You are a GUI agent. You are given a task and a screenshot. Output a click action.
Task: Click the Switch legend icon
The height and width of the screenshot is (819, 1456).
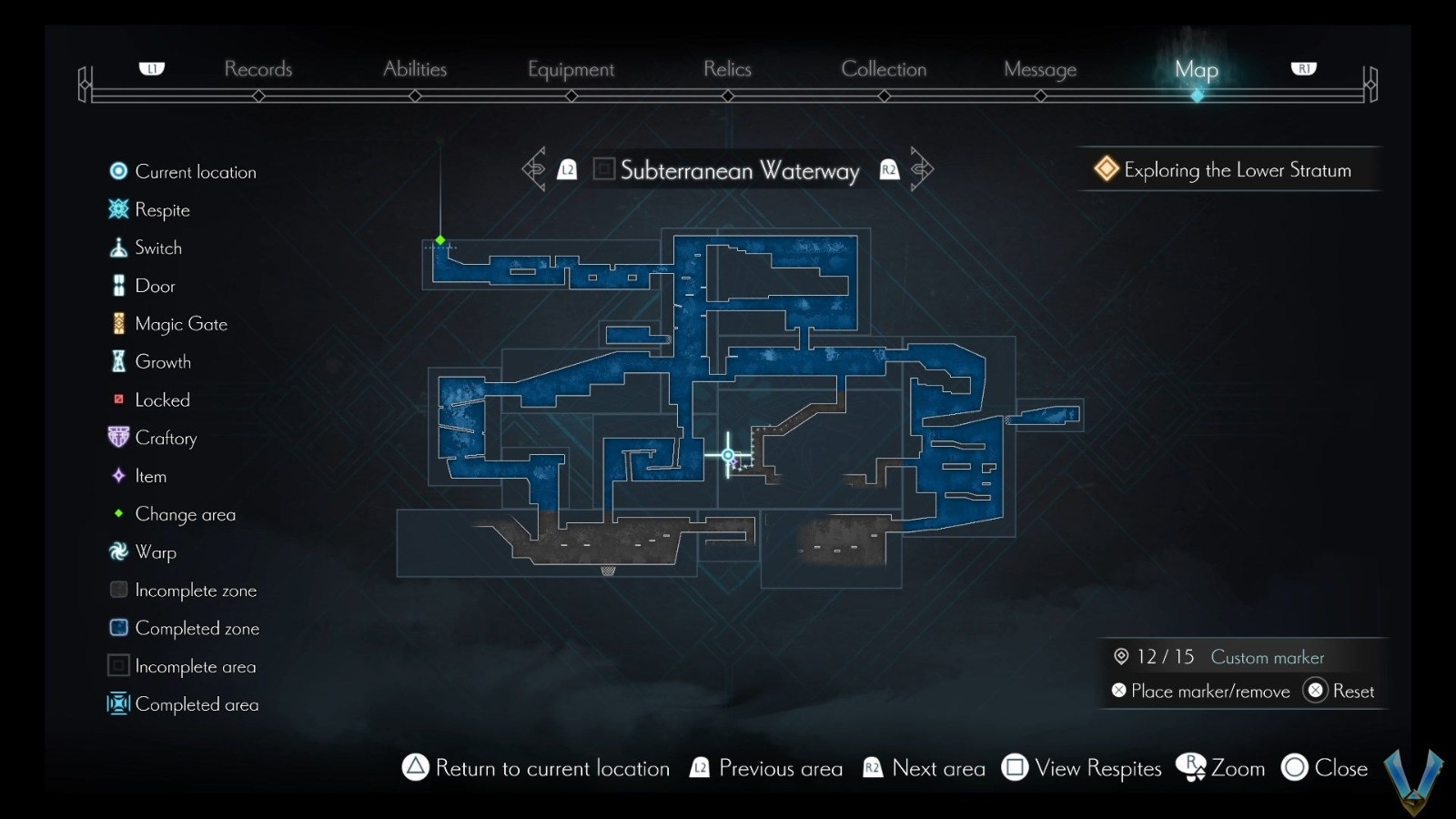pyautogui.click(x=118, y=247)
